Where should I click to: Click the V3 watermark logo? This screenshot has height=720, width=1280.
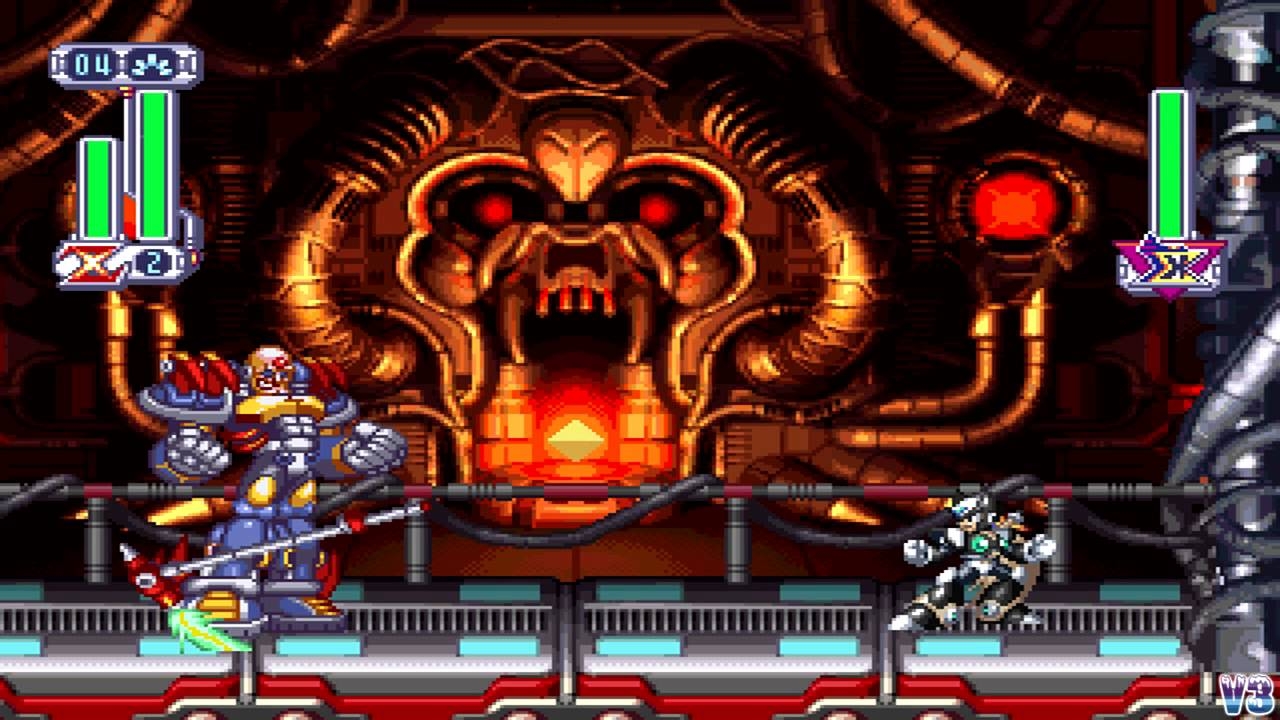(1246, 695)
